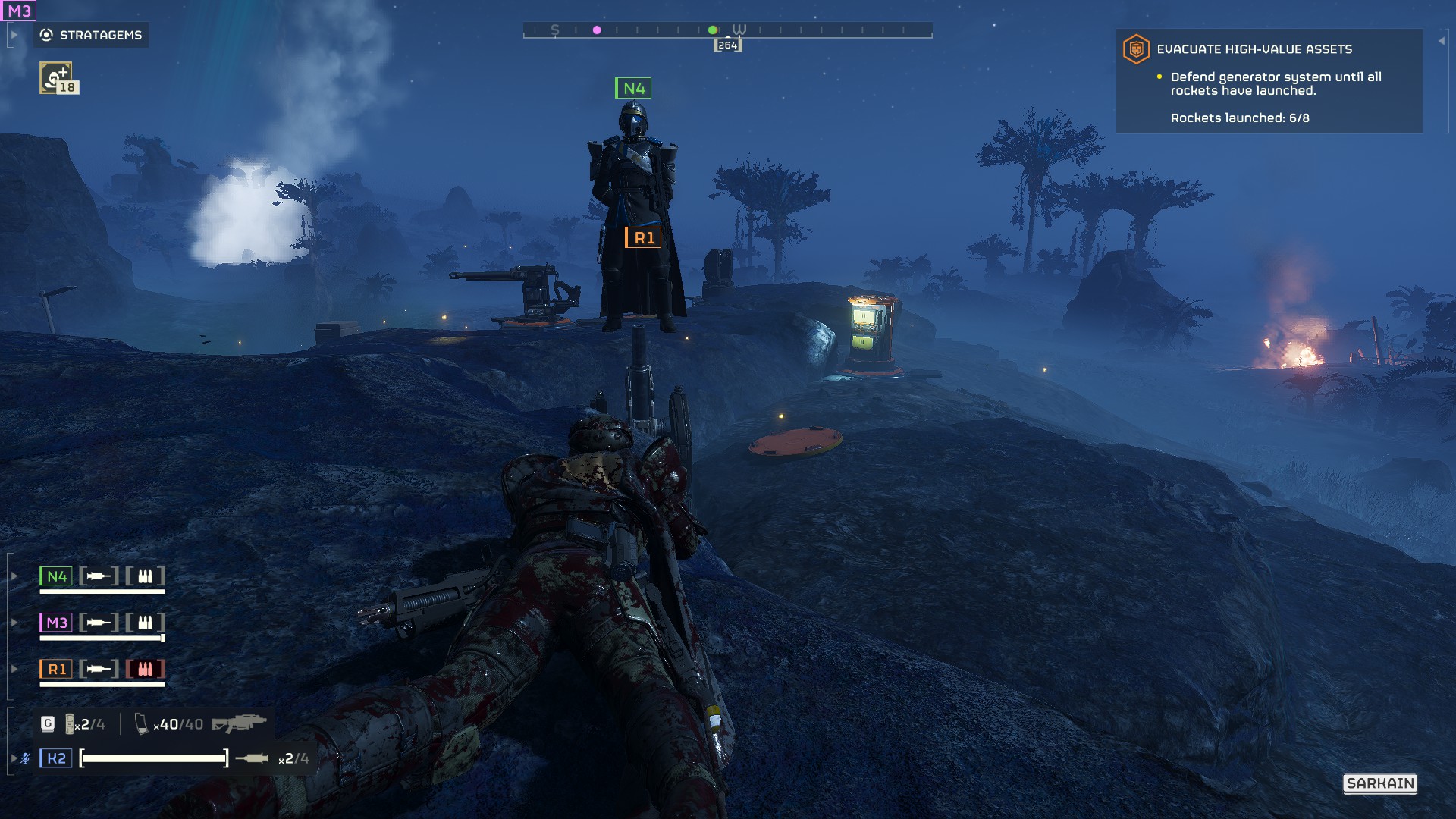Click the muted microphone icon beside H2
The width and height of the screenshot is (1456, 819).
coord(26,758)
